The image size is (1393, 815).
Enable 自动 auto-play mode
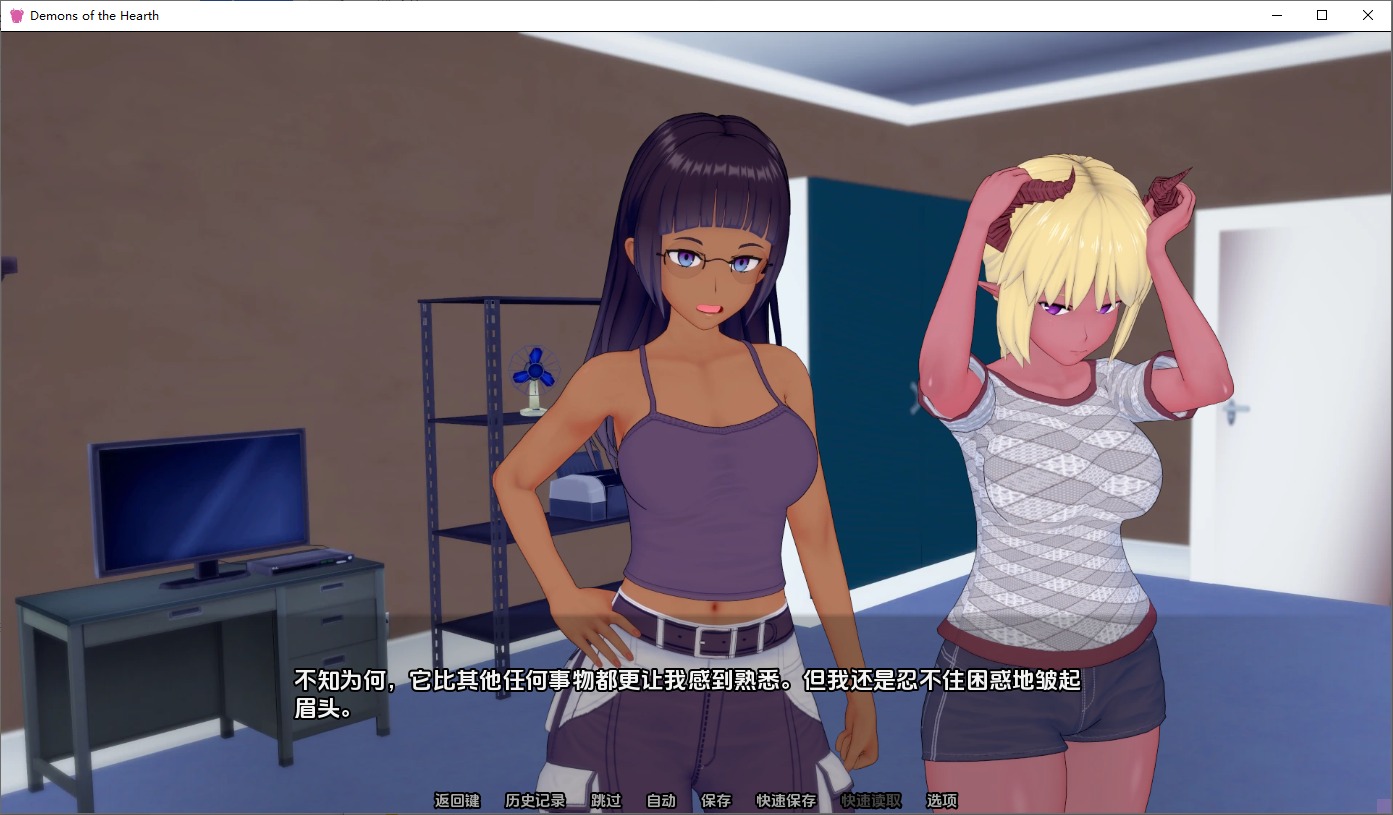point(660,800)
